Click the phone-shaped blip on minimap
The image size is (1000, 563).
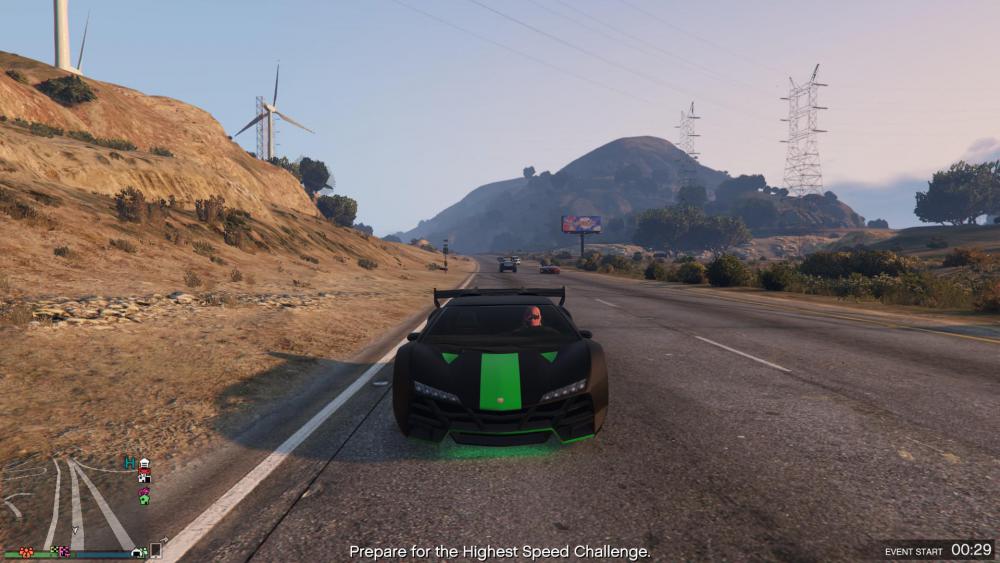(x=156, y=550)
